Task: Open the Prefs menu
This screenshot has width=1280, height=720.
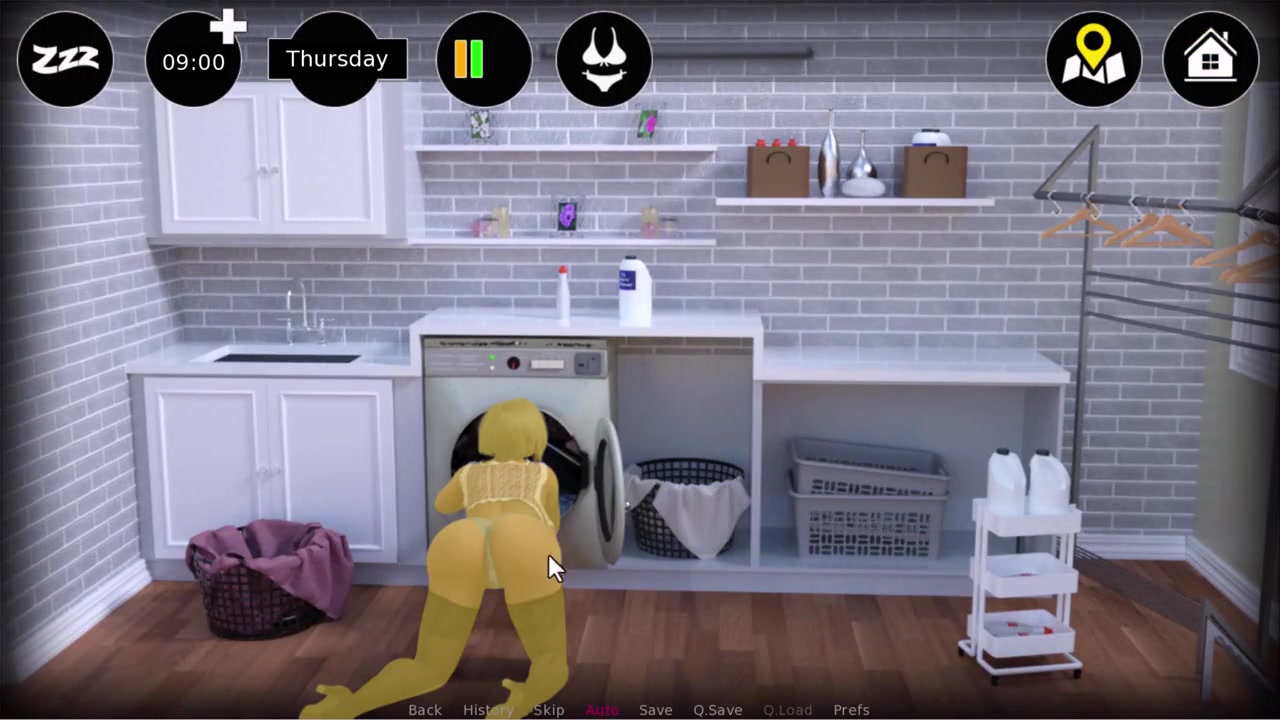Action: coord(851,710)
